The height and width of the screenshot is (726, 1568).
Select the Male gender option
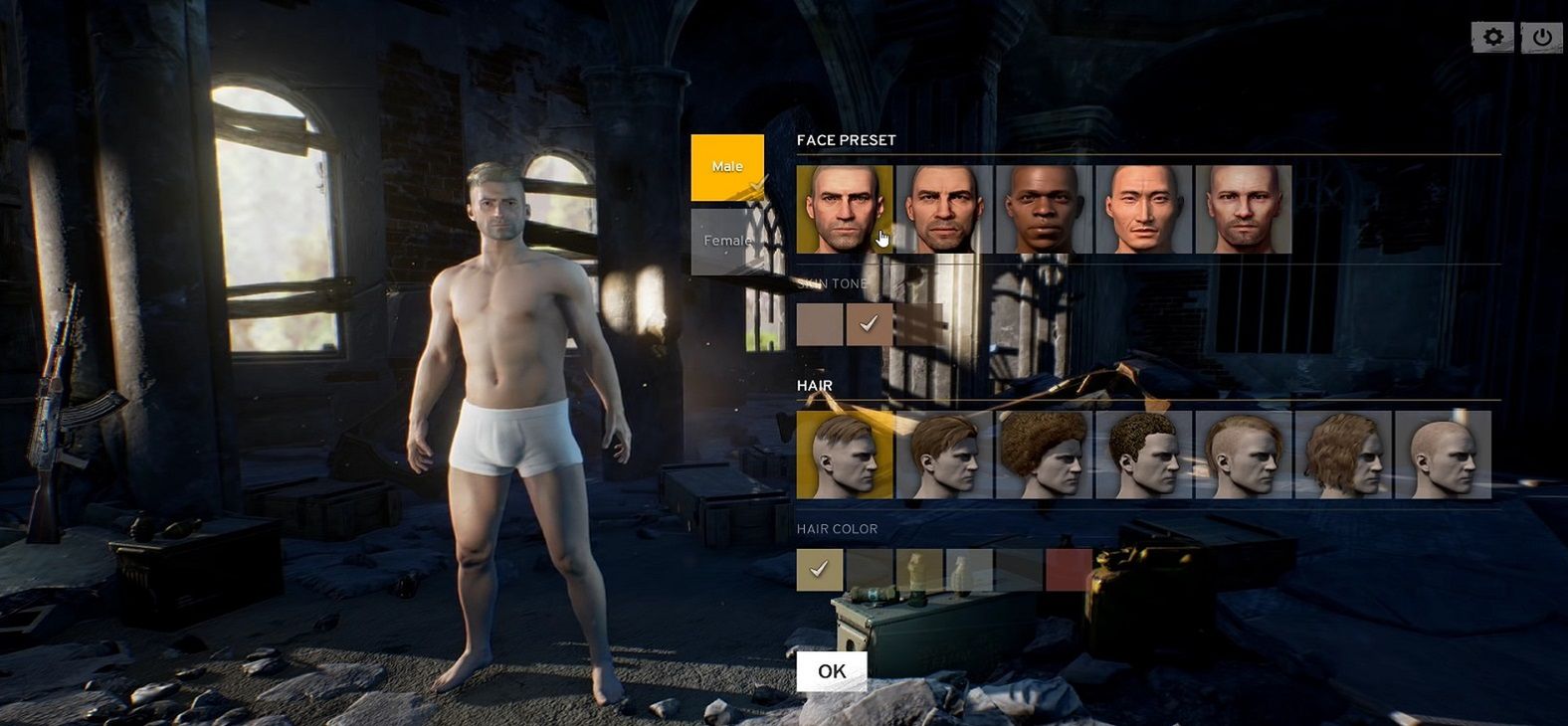tap(727, 167)
